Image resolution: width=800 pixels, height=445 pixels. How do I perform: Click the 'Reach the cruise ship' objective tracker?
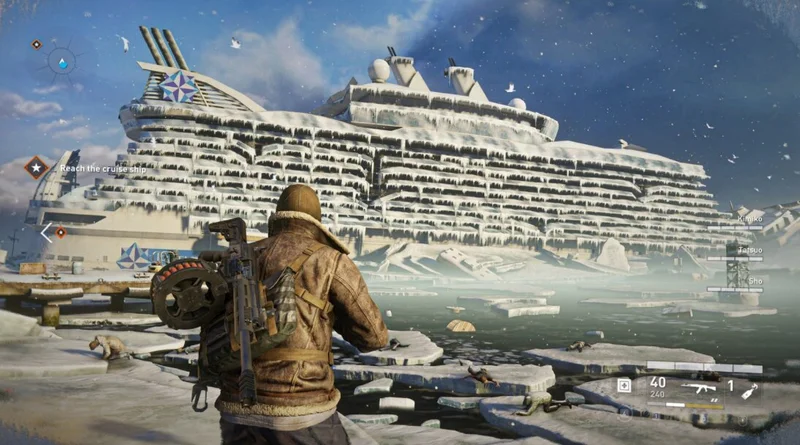coord(99,169)
